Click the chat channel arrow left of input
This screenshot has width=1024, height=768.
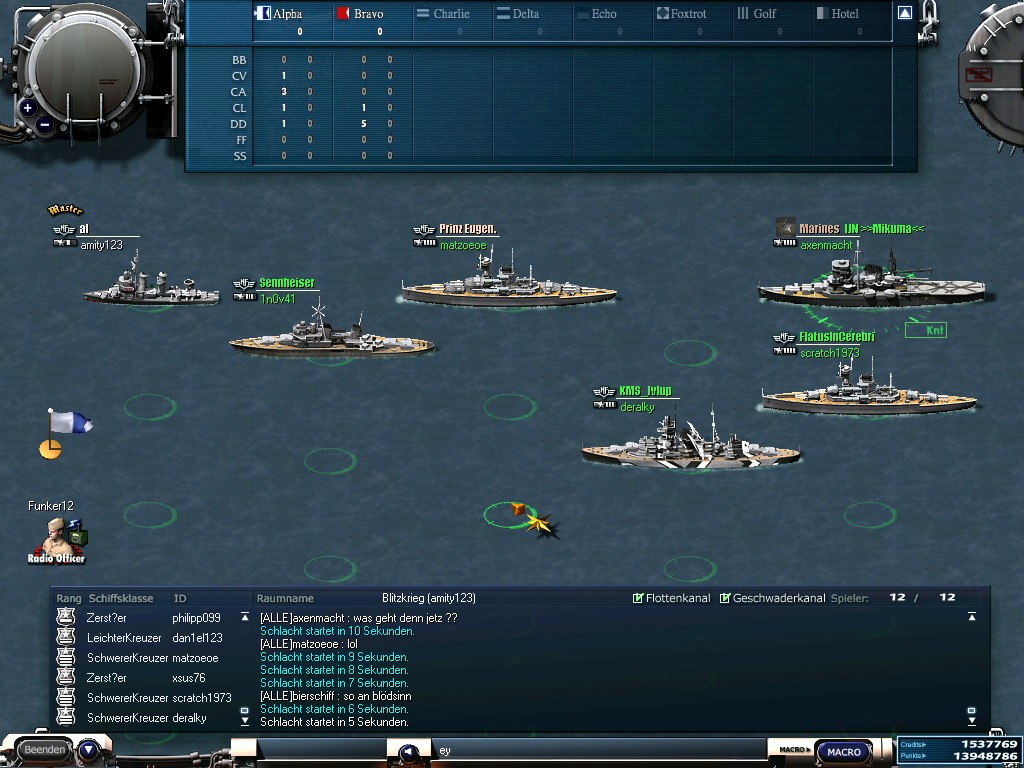point(408,752)
